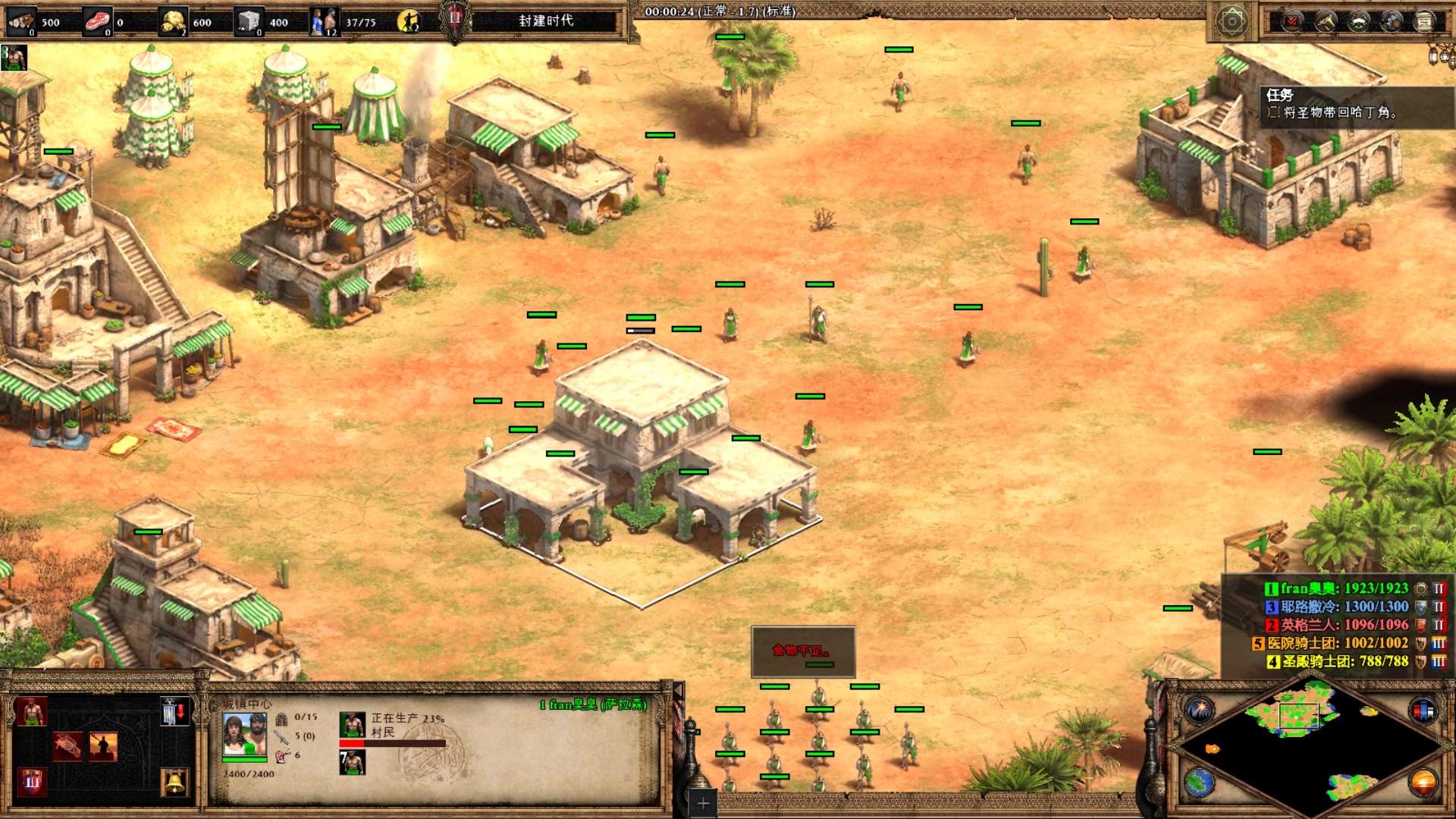Viewport: 1456px width, 819px height.
Task: Open the gears settings button
Action: pos(1392,21)
